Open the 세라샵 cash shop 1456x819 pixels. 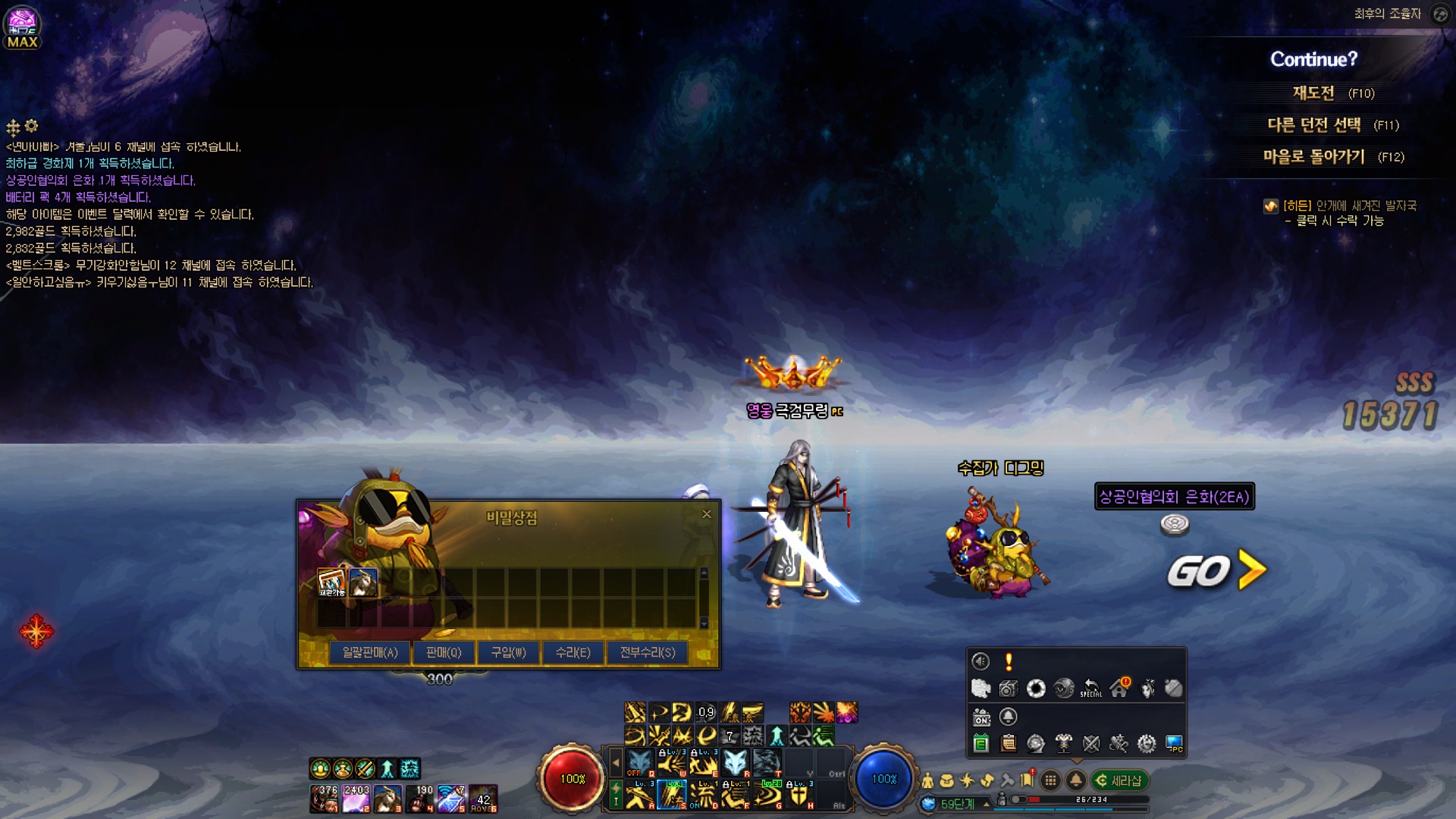(x=1120, y=780)
